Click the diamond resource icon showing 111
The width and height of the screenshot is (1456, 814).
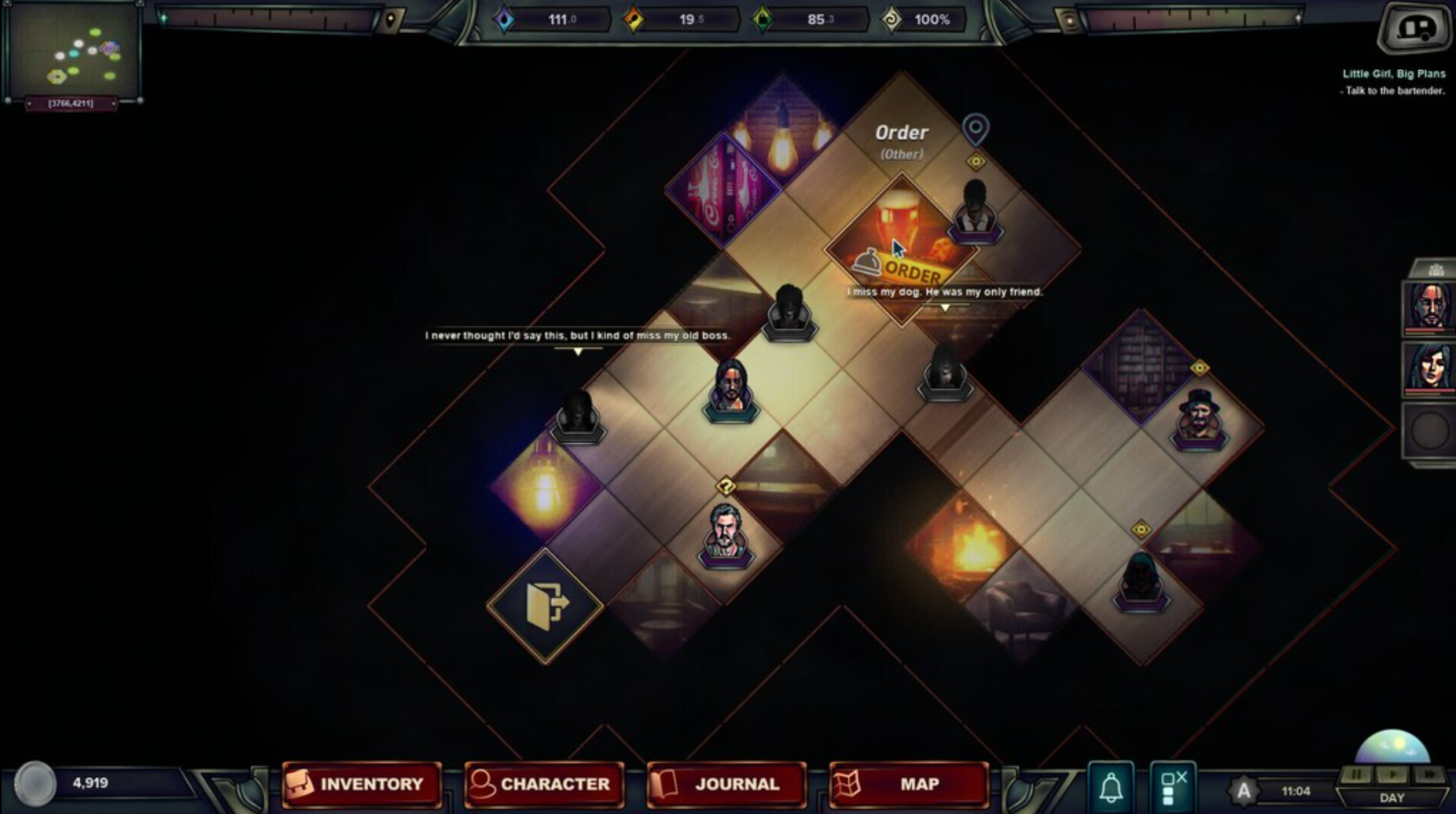(506, 18)
